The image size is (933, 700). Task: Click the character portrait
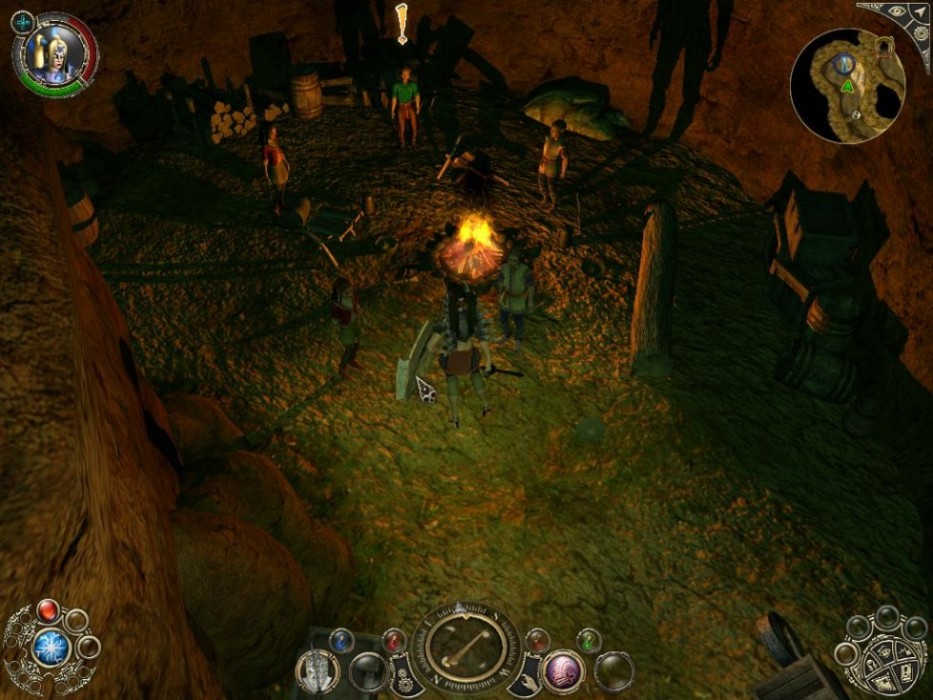click(51, 55)
